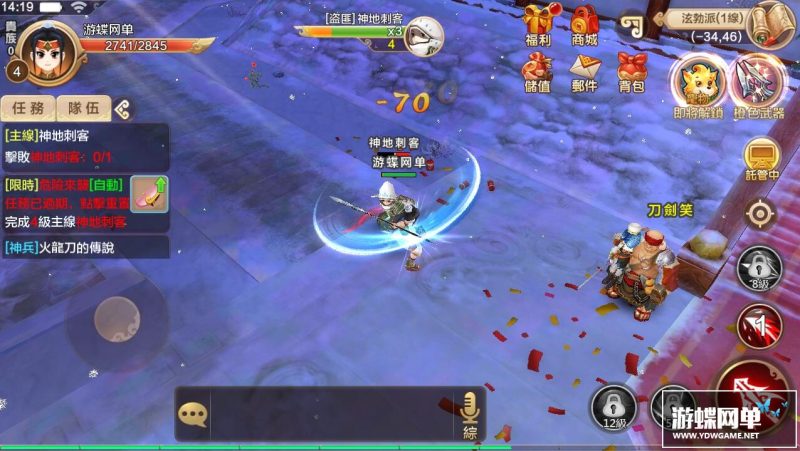Switch to the 任務 quest tab

click(x=26, y=108)
